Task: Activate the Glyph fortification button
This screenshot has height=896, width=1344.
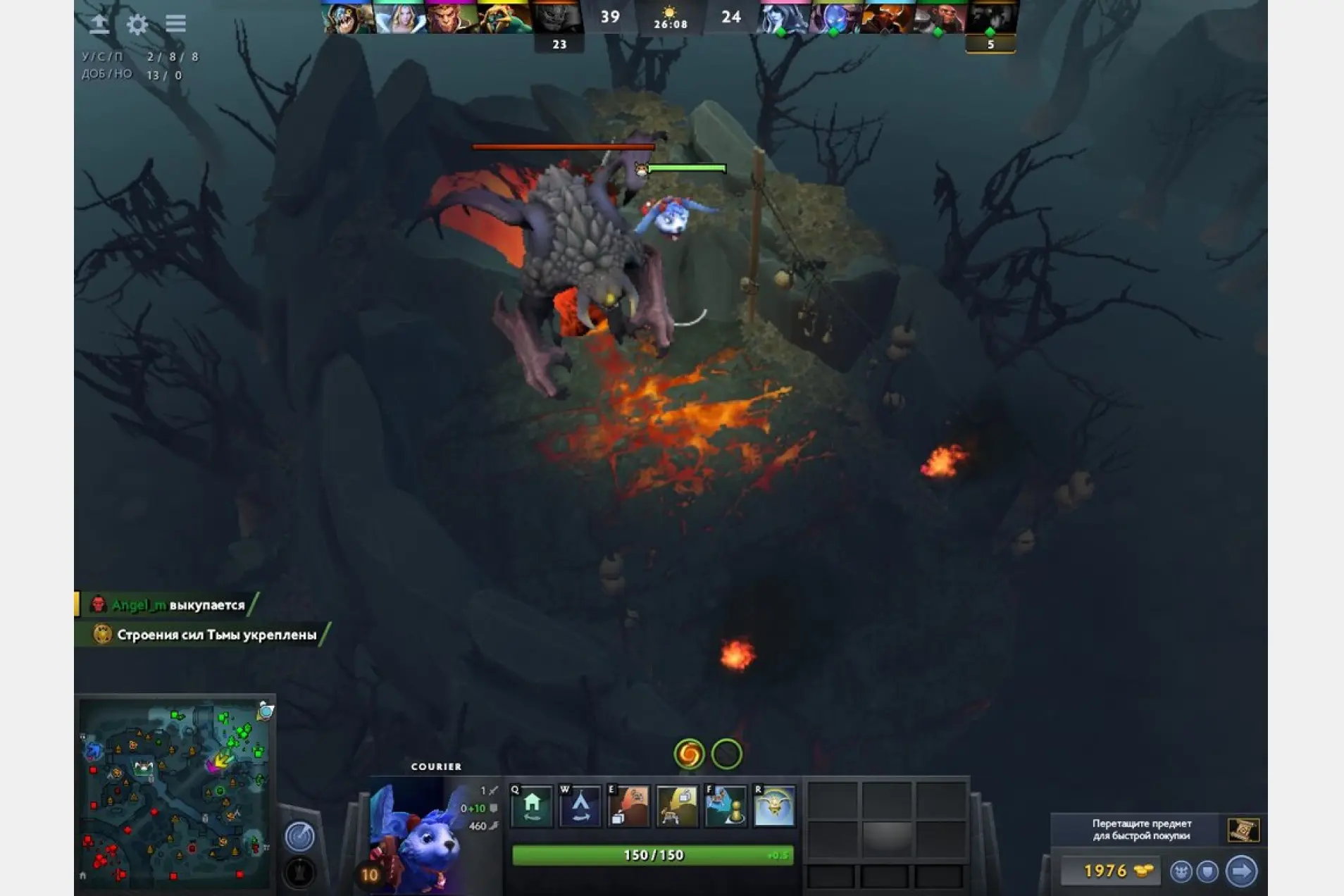Action: pyautogui.click(x=299, y=873)
